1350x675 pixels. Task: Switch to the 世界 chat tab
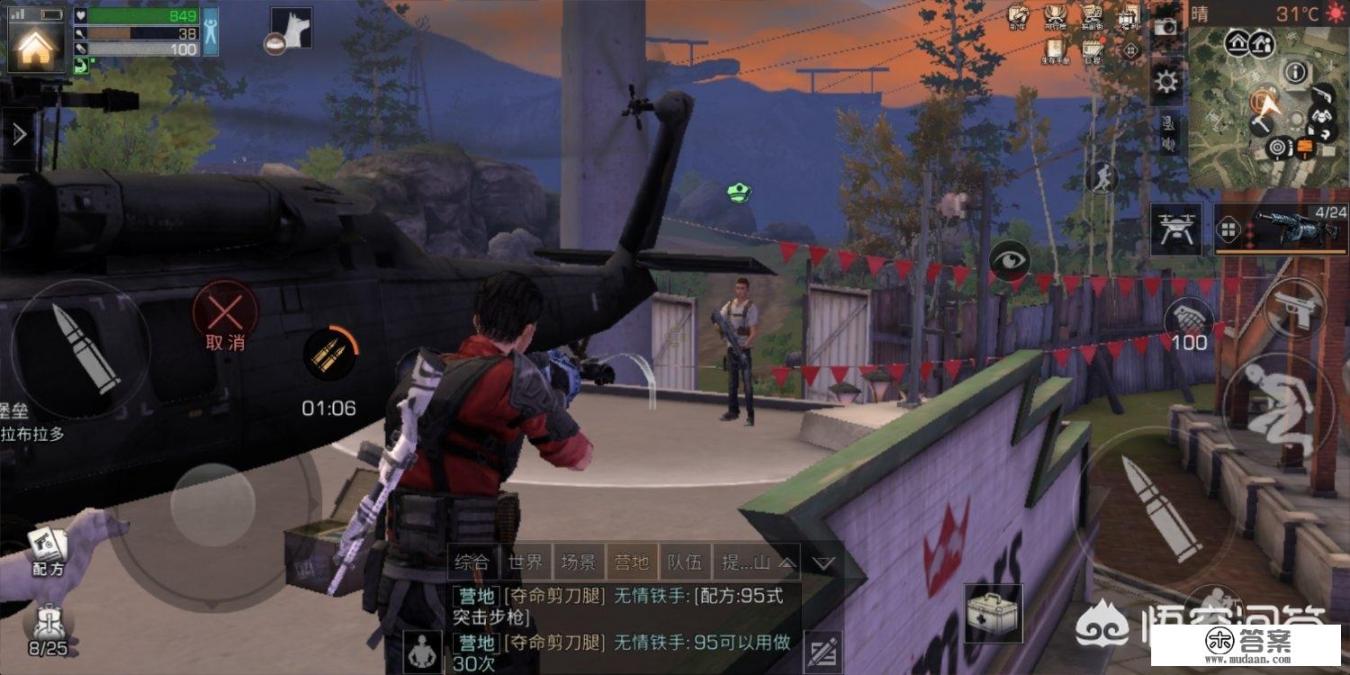[x=525, y=562]
